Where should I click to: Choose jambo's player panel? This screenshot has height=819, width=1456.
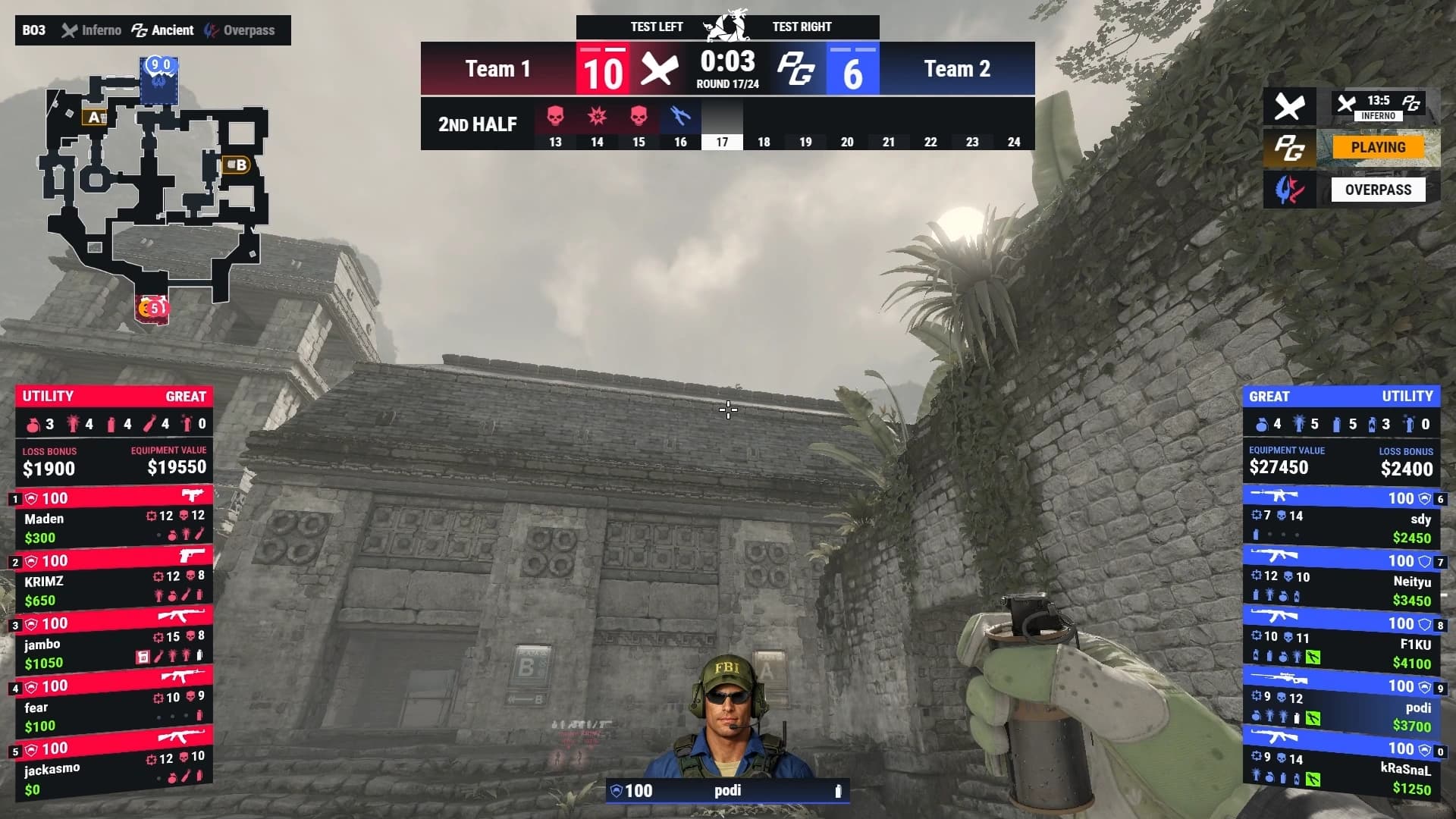114,645
